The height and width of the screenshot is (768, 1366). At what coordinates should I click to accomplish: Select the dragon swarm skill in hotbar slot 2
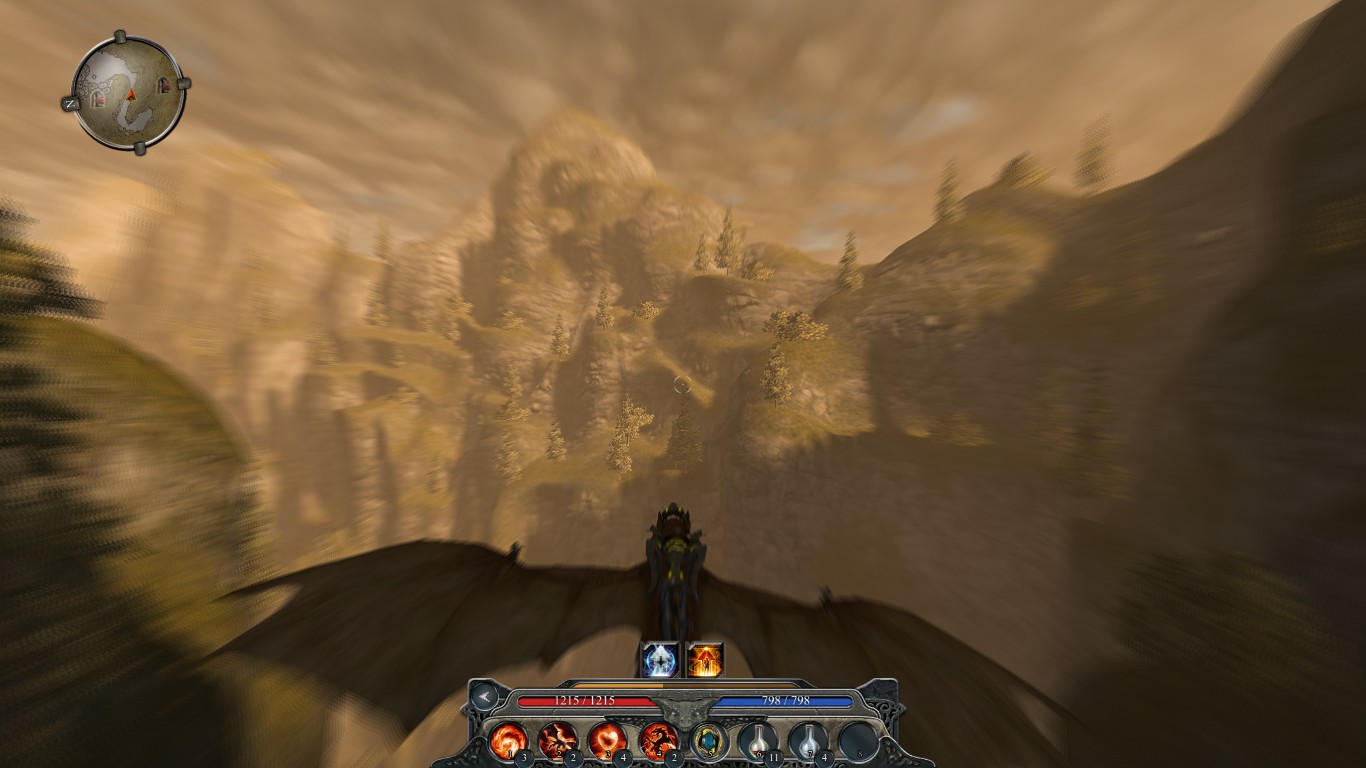(x=559, y=740)
